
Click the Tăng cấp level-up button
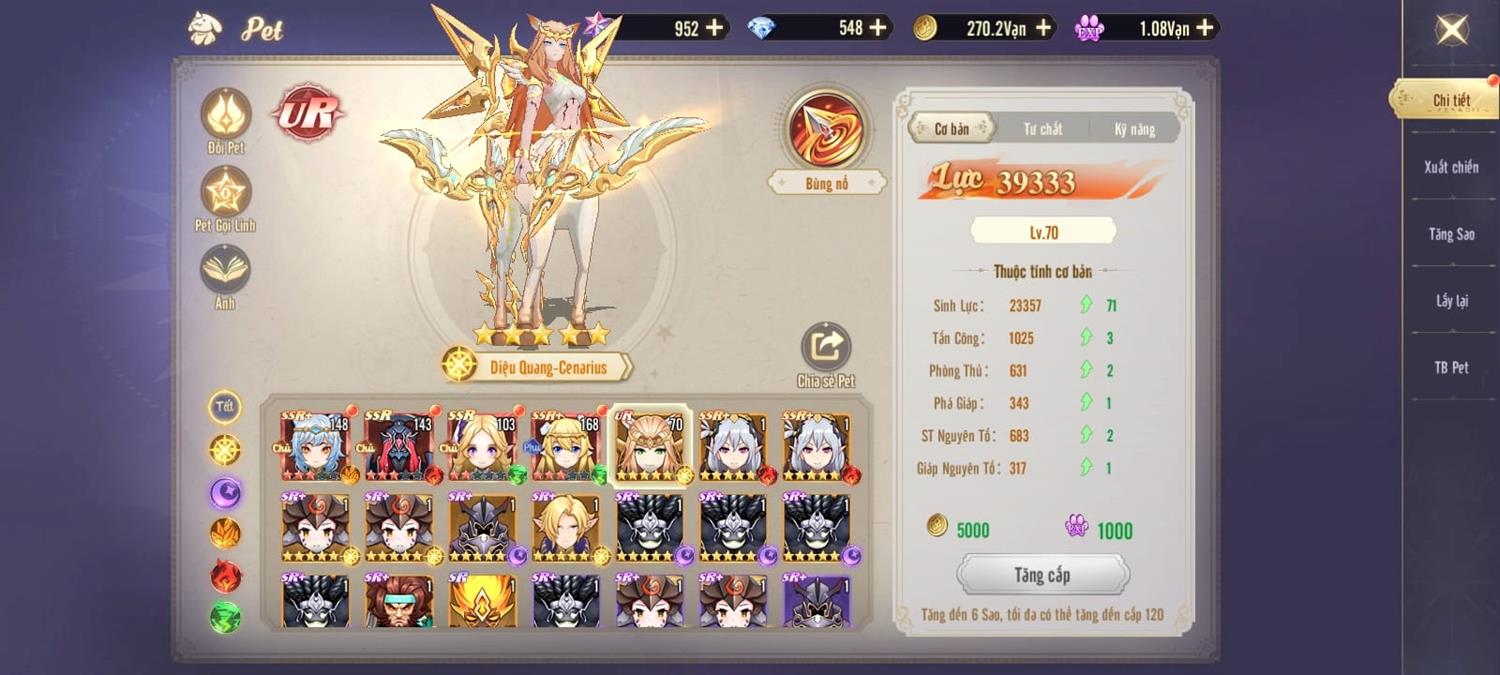click(1042, 575)
